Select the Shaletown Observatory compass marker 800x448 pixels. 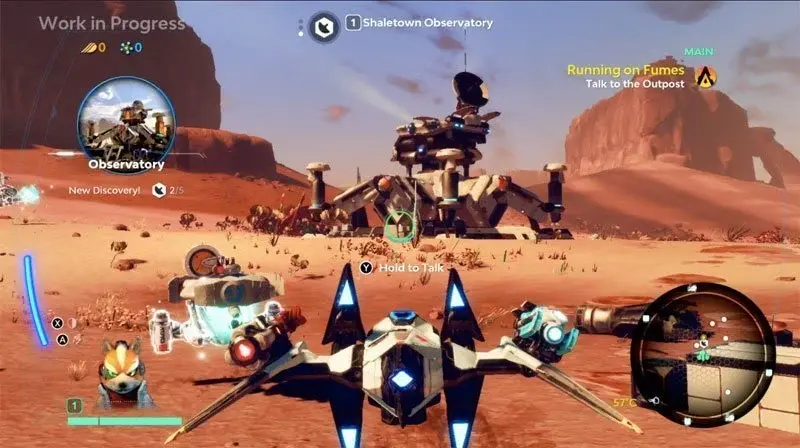point(323,26)
